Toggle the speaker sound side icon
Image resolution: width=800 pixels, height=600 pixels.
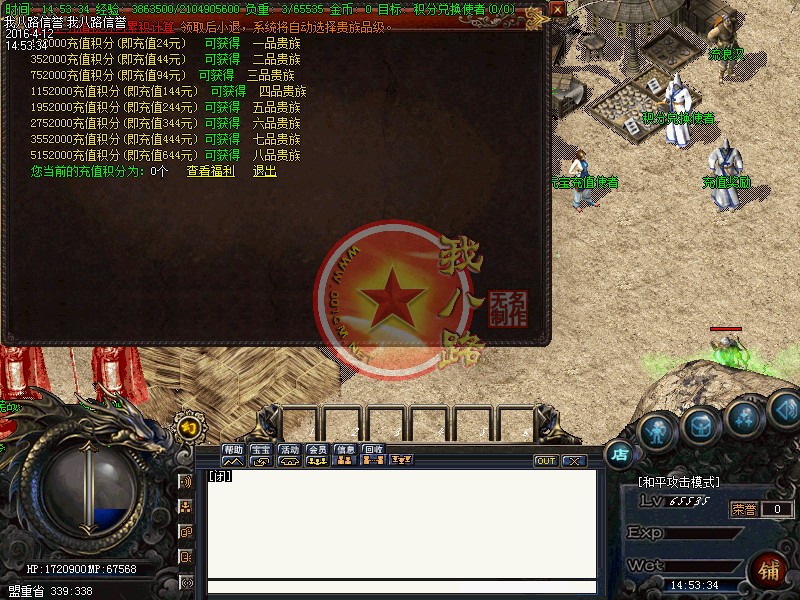186,482
